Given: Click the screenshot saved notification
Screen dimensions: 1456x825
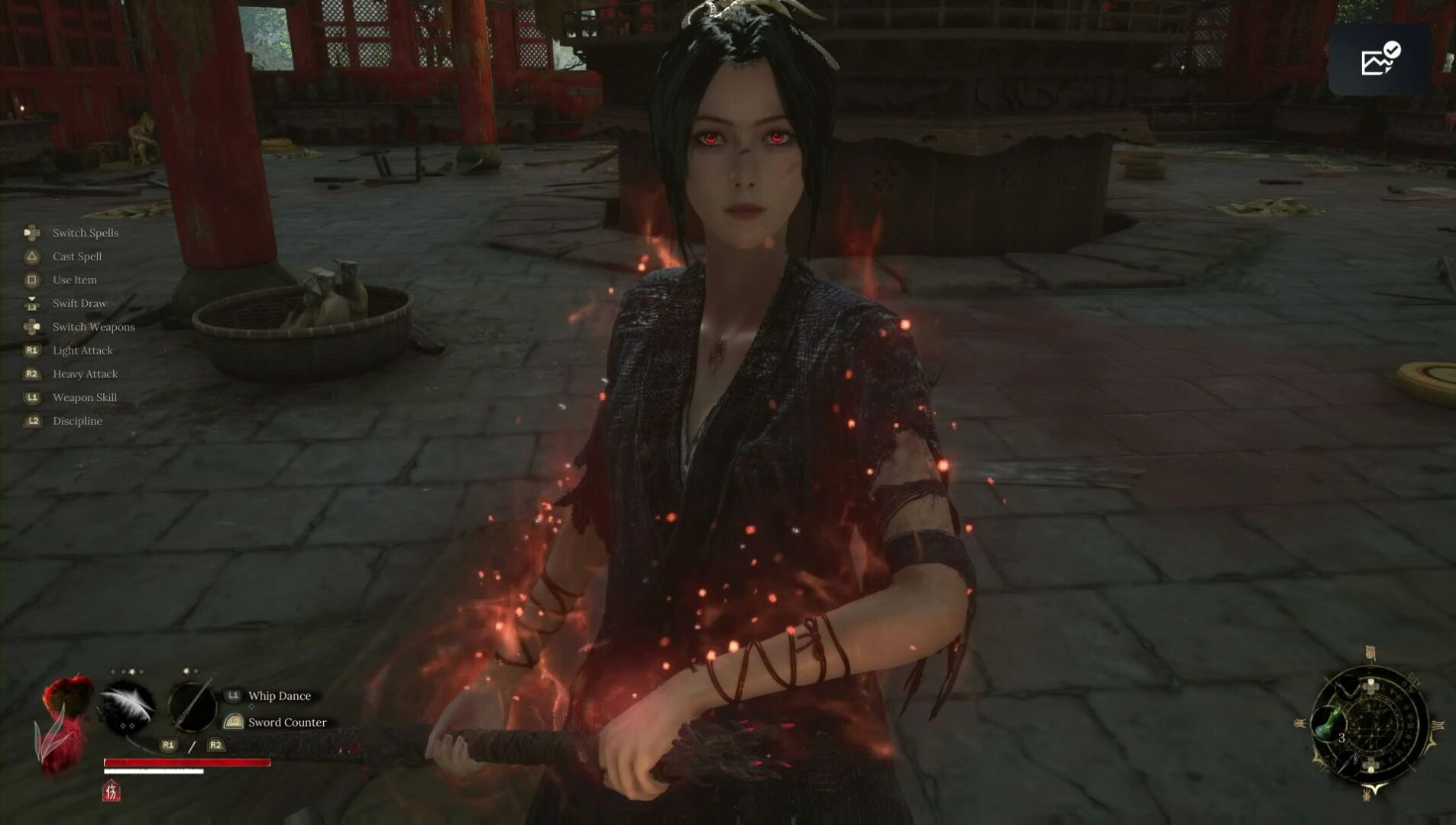Looking at the screenshot, I should coord(1380,60).
